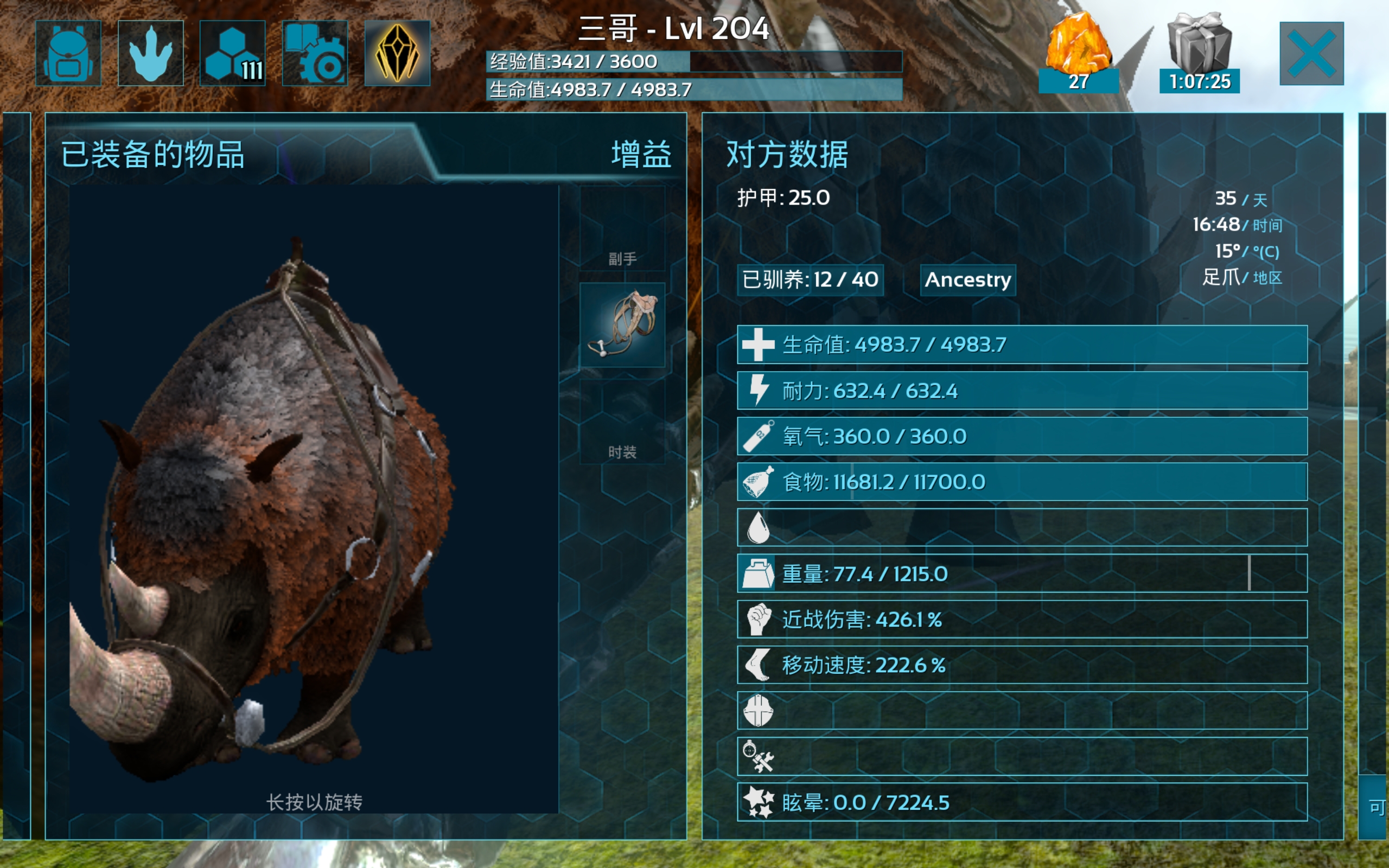Upgrade the 耐力 stamina stat row
The image size is (1389, 868).
[x=1022, y=391]
